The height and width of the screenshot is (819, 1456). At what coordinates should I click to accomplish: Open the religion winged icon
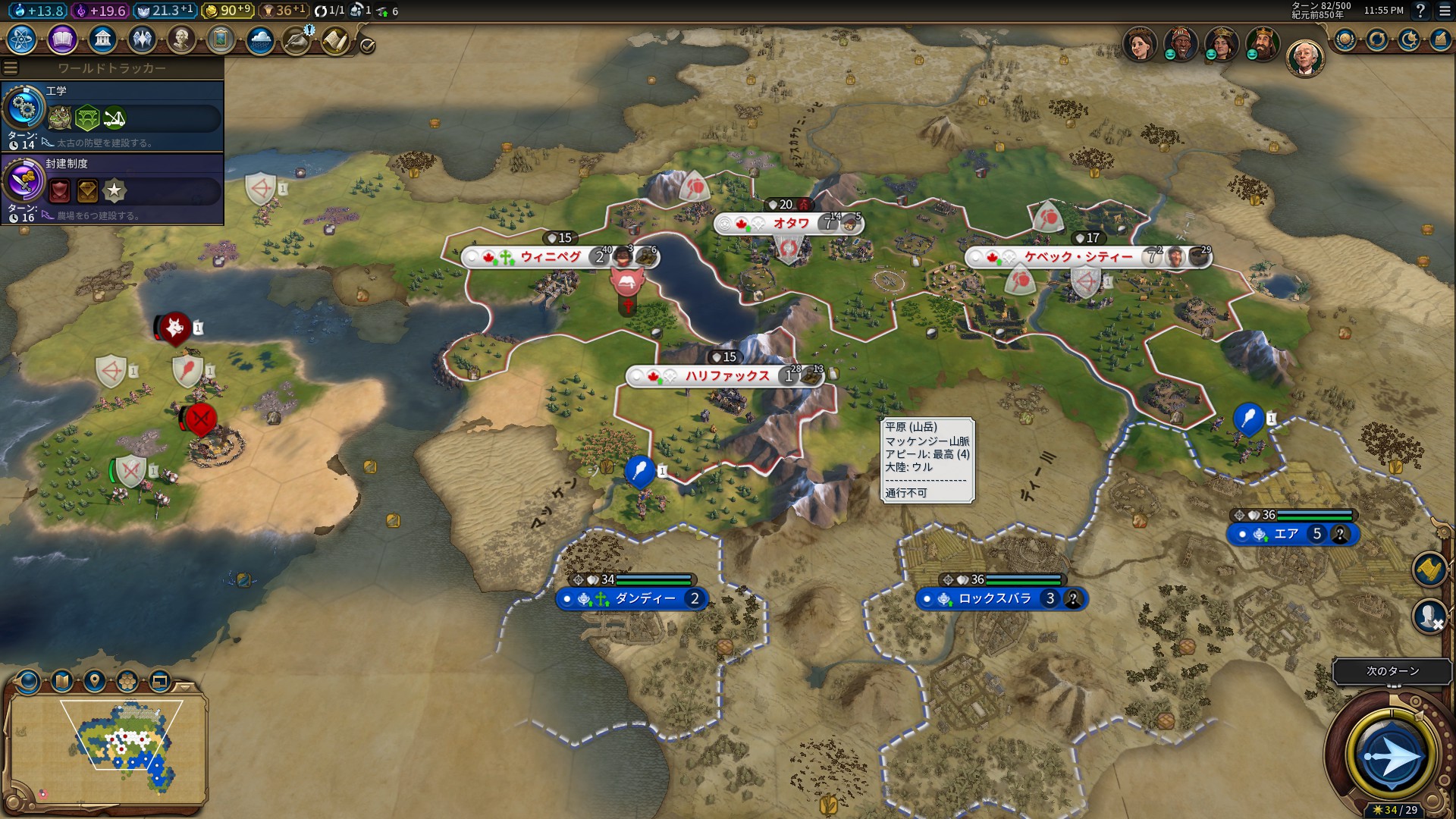[142, 39]
